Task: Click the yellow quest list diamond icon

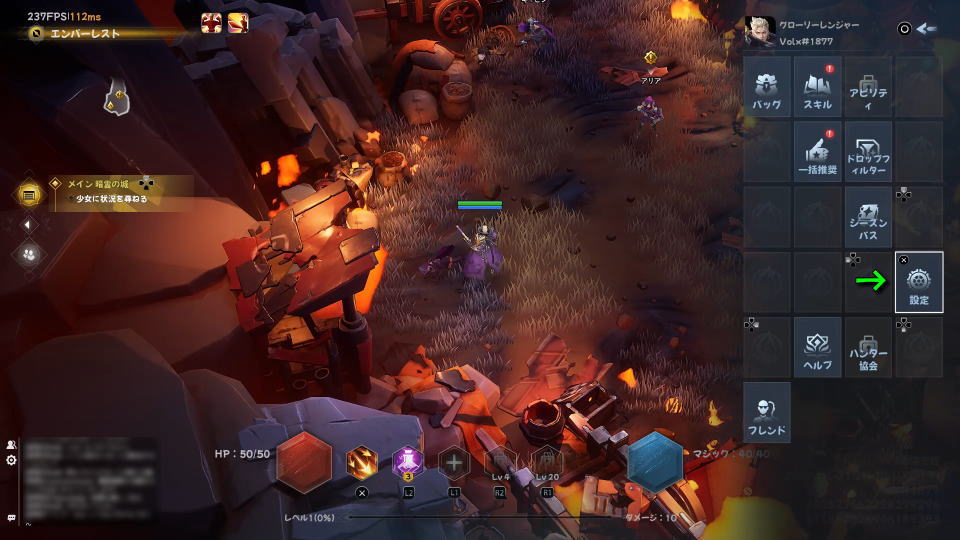Action: point(30,193)
